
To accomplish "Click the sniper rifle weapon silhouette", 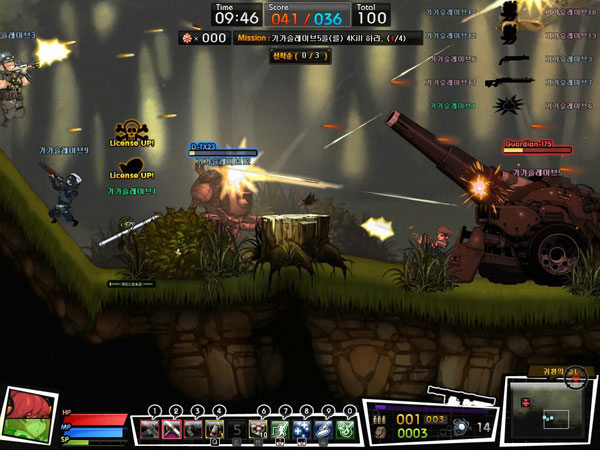I will 456,392.
